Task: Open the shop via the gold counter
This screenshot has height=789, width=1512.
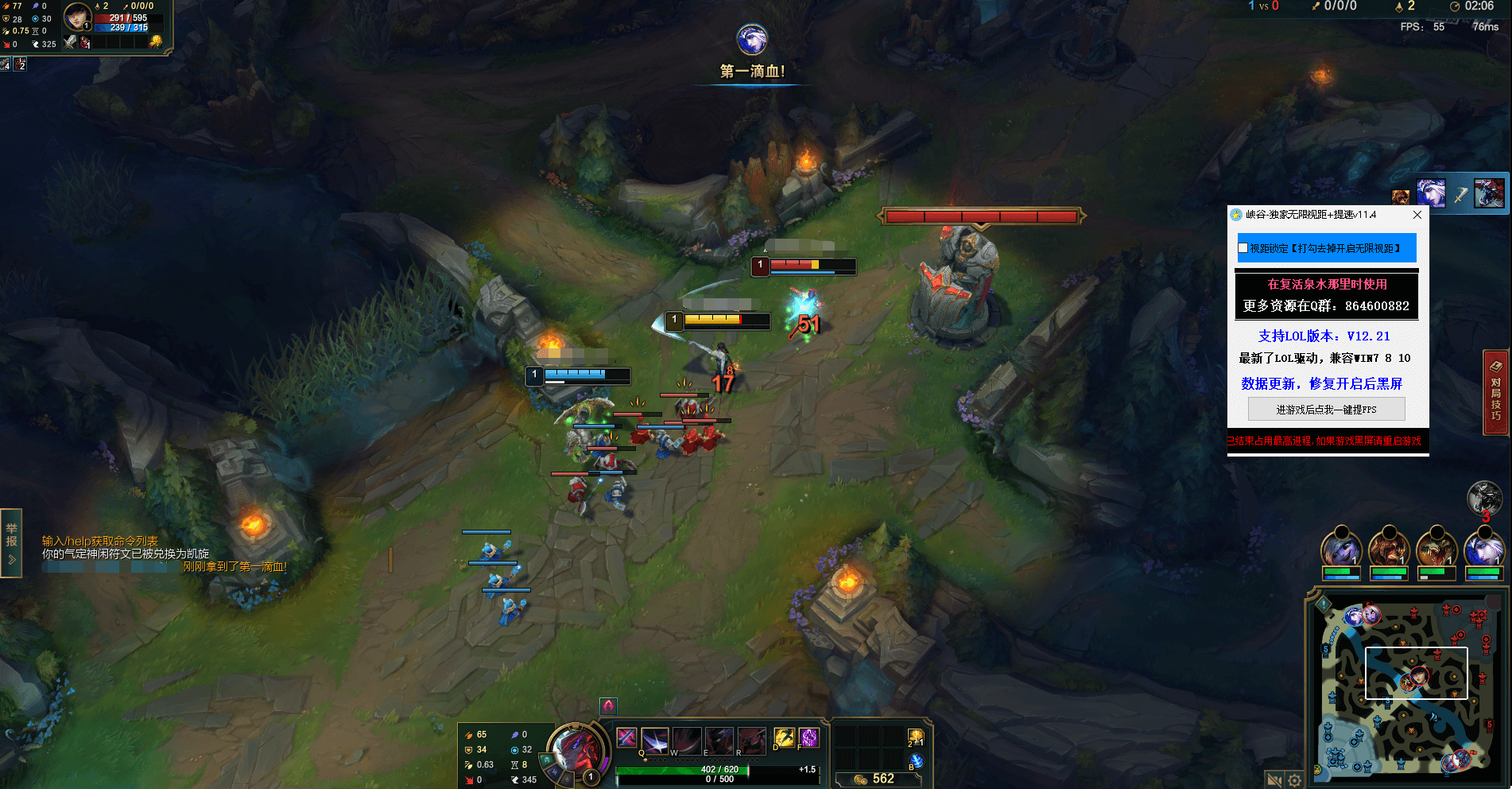Action: [x=876, y=779]
